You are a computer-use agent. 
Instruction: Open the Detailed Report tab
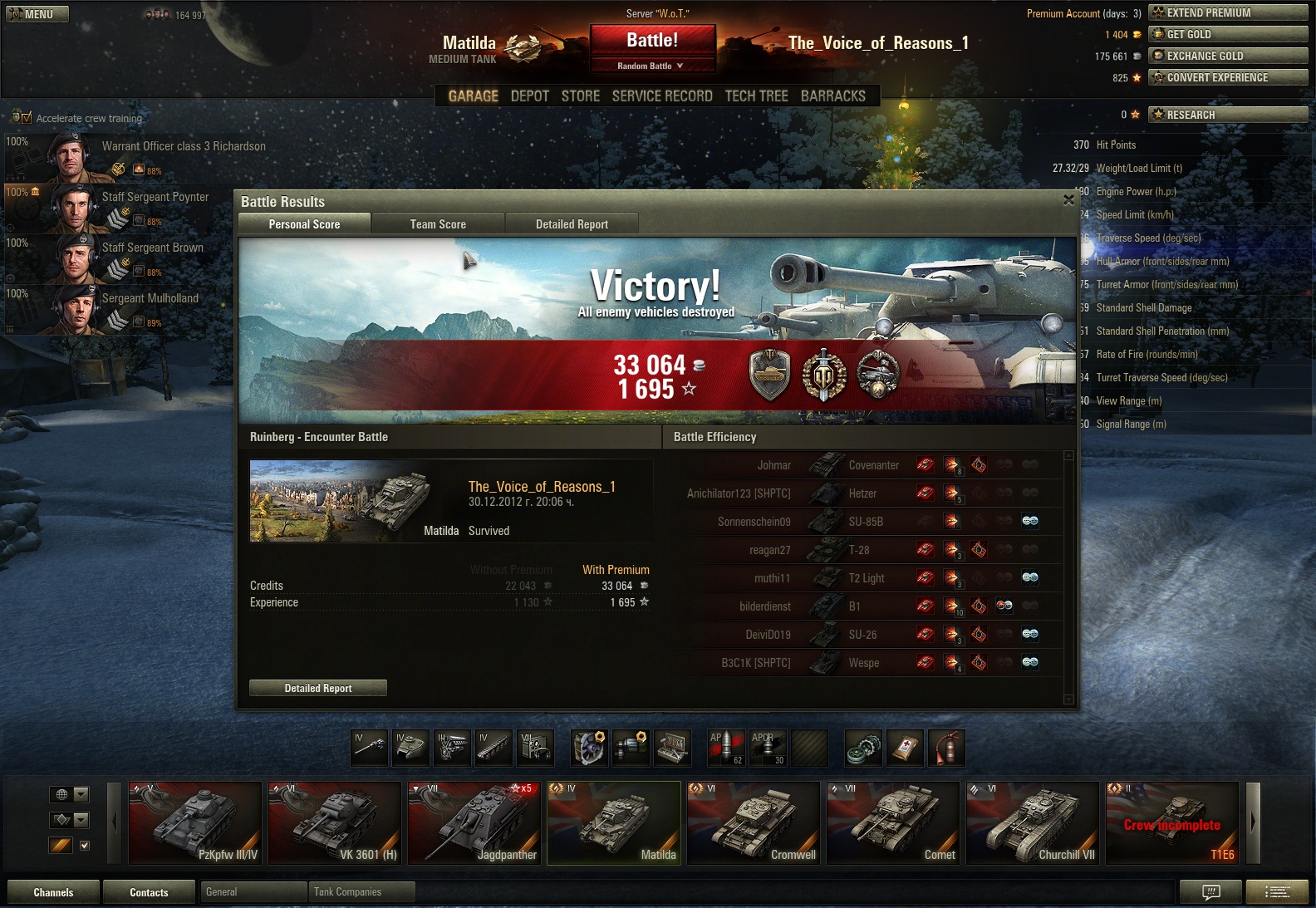(572, 224)
